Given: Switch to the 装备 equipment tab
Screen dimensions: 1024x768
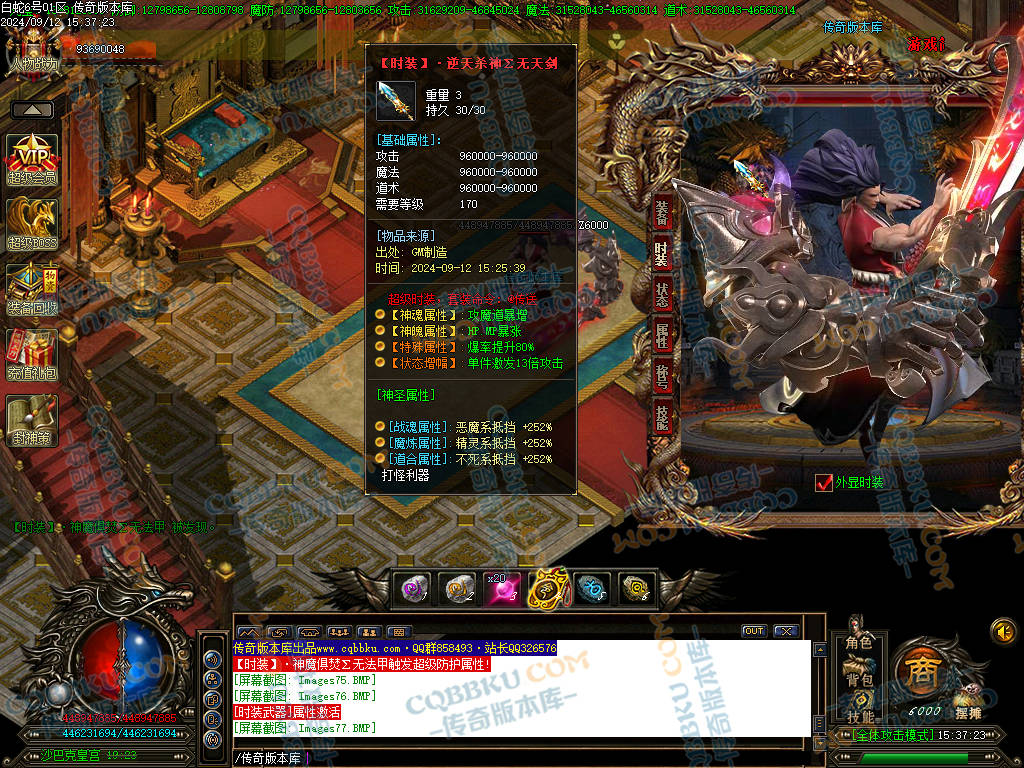Looking at the screenshot, I should coord(662,214).
